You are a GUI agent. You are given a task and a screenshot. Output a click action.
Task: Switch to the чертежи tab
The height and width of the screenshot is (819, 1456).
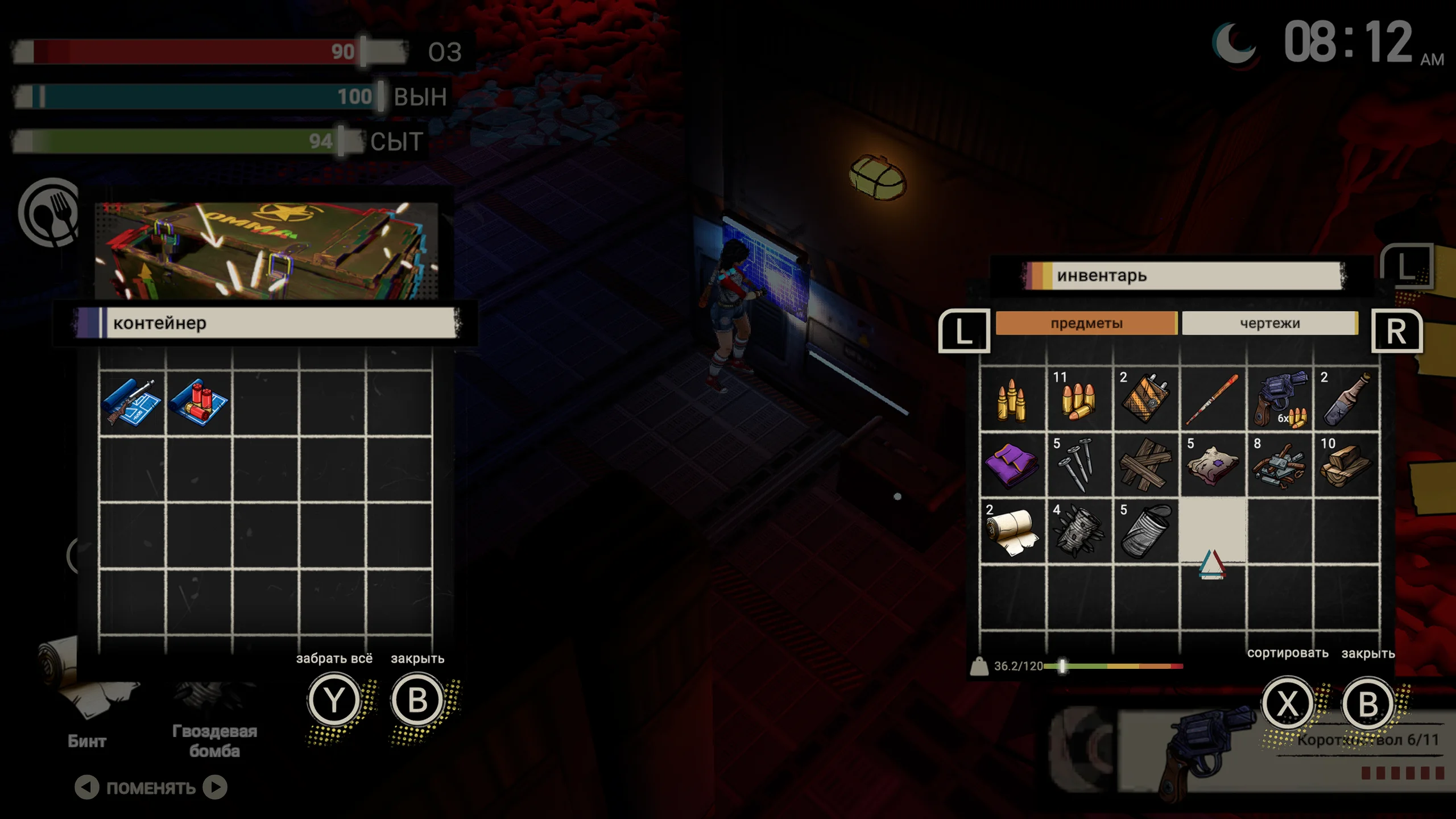pyautogui.click(x=1269, y=323)
